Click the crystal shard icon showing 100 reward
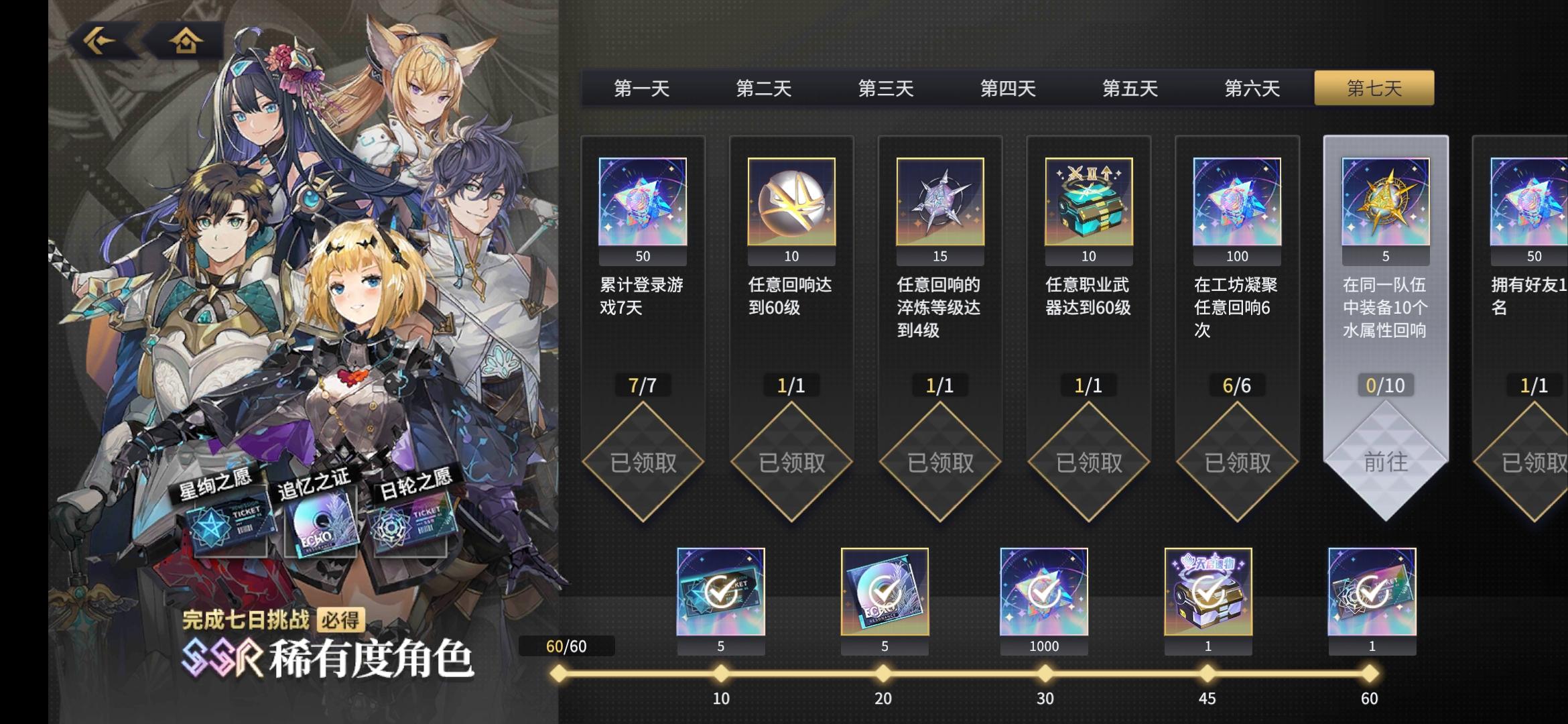 coord(1236,202)
